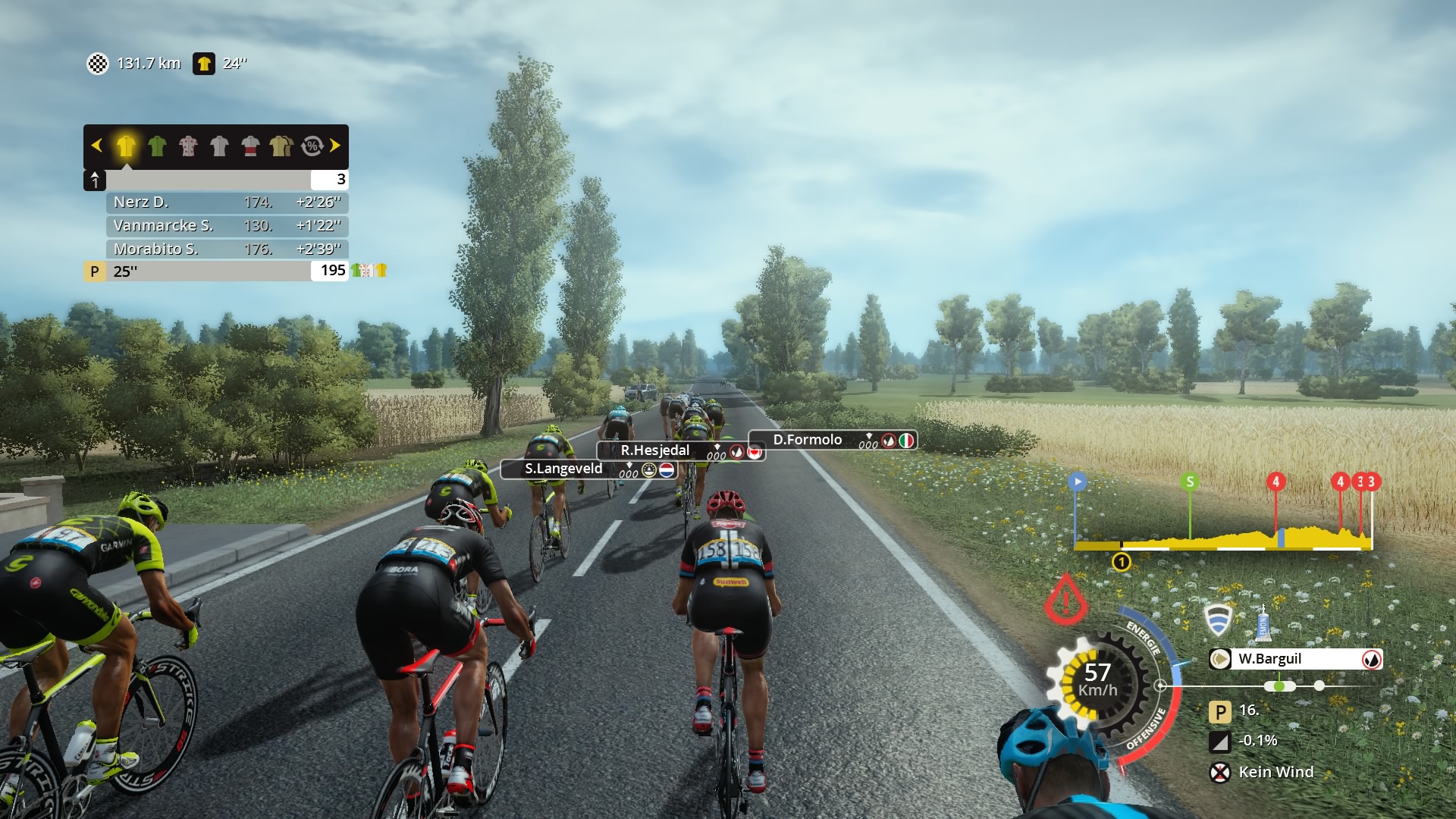Choose the Morabito S. standings row
The width and height of the screenshot is (1456, 819).
pos(227,249)
